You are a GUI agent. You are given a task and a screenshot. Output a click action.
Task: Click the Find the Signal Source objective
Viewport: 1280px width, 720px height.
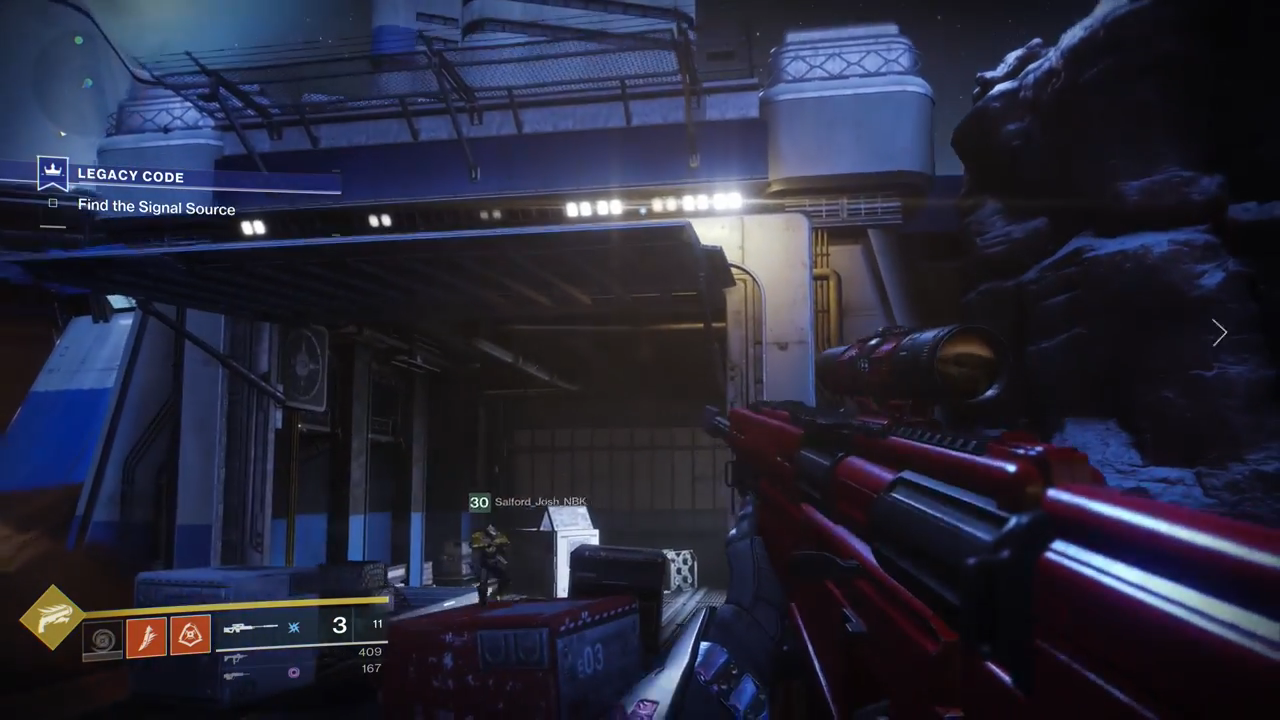click(156, 207)
